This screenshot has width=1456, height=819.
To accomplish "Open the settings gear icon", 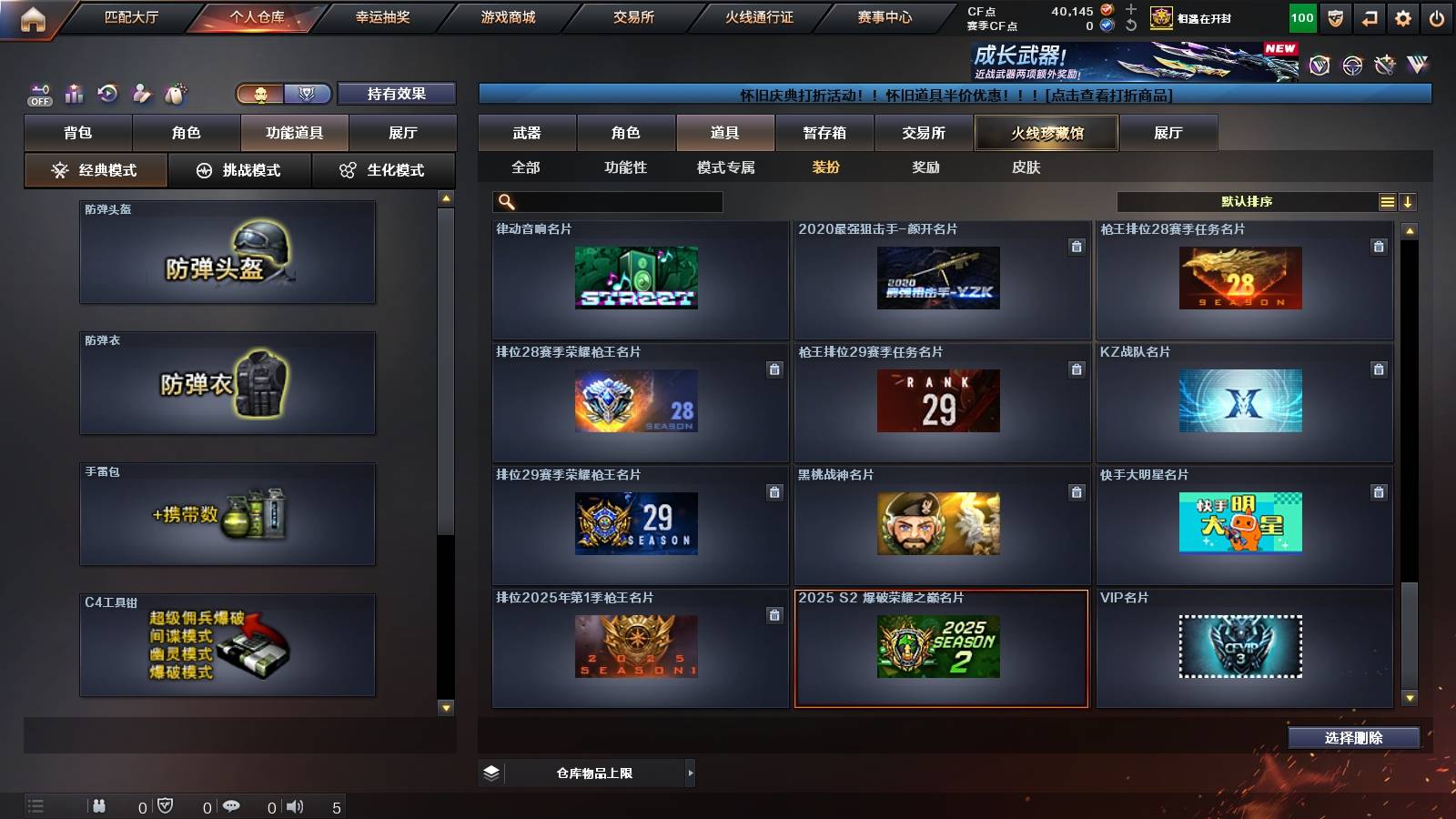I will pyautogui.click(x=1403, y=17).
